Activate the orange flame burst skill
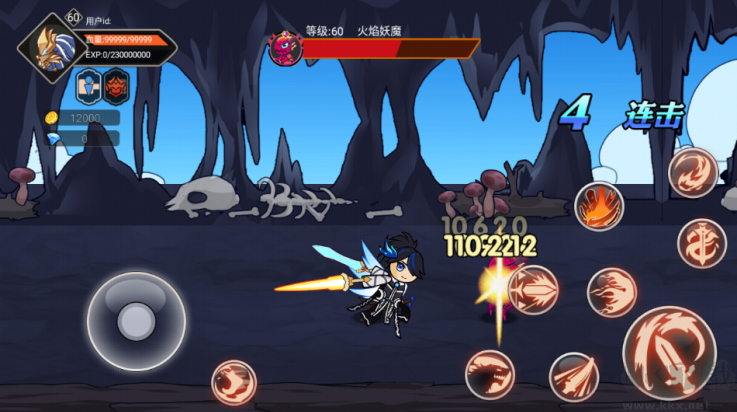The image size is (737, 412). point(599,207)
